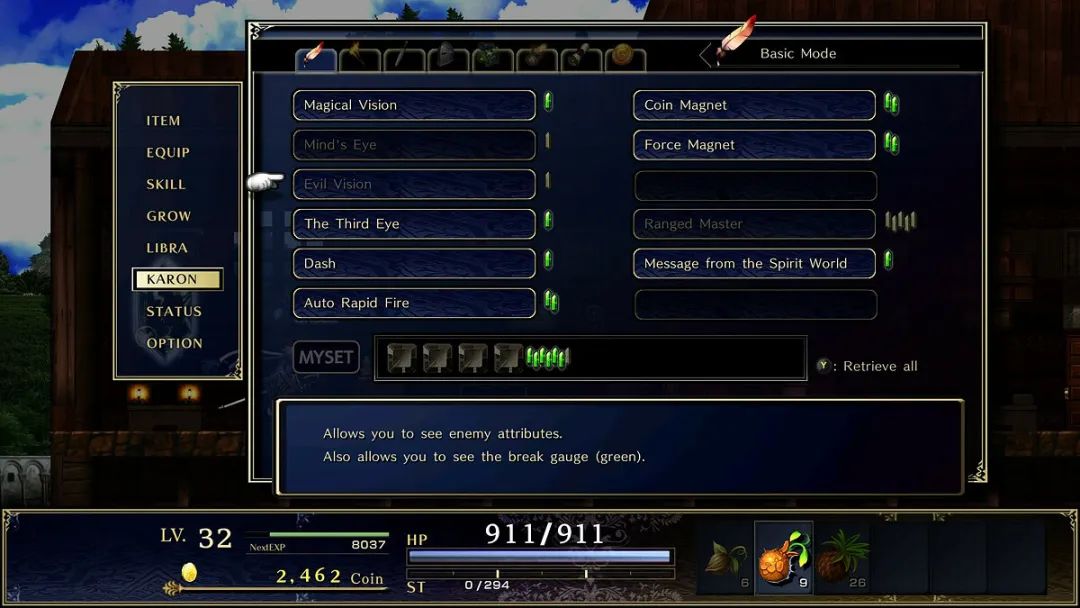This screenshot has height=608, width=1080.
Task: Enable the Evil Vision Karon
Action: 414,184
